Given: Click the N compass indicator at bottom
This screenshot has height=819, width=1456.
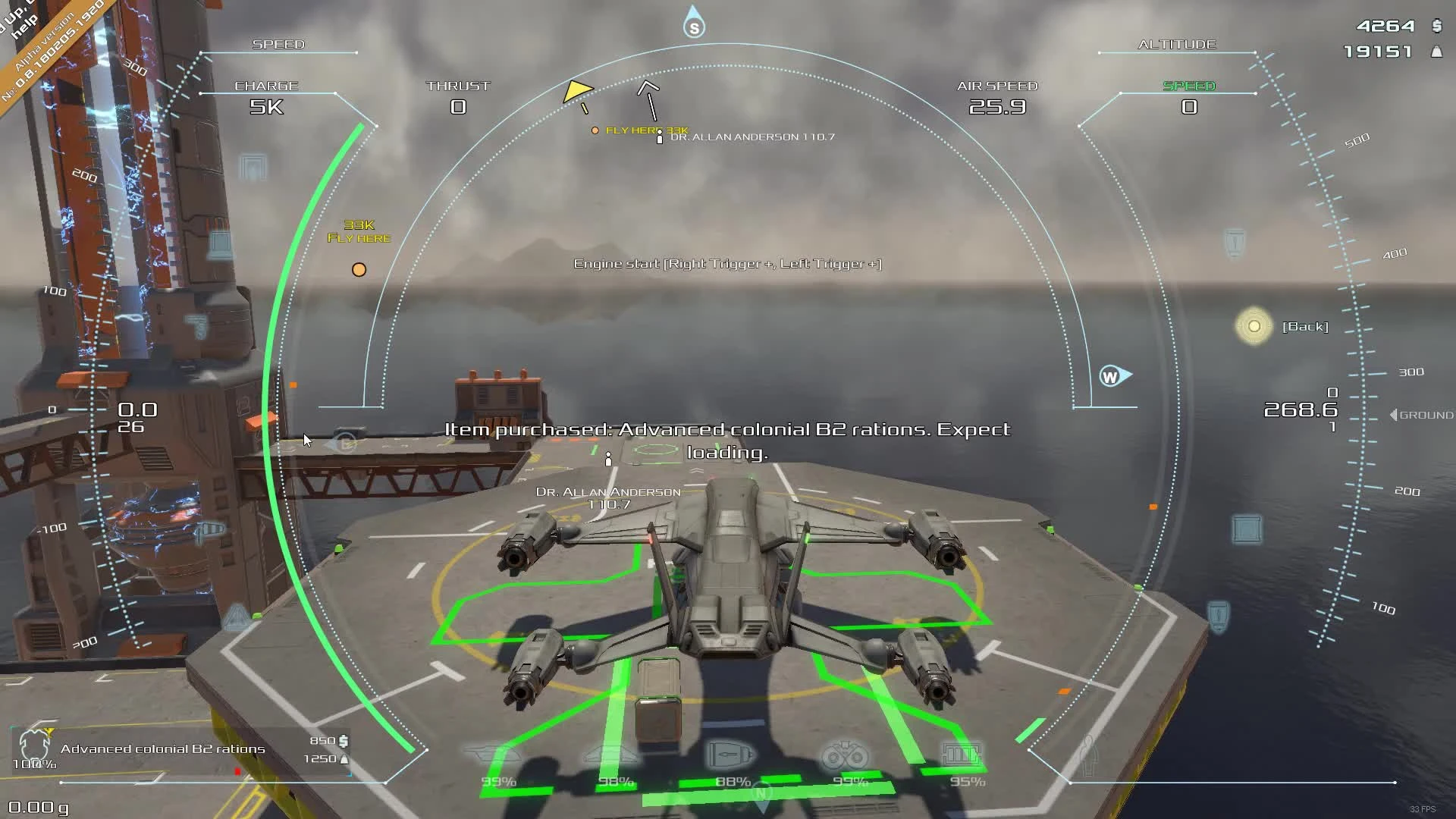Looking at the screenshot, I should pyautogui.click(x=761, y=792).
